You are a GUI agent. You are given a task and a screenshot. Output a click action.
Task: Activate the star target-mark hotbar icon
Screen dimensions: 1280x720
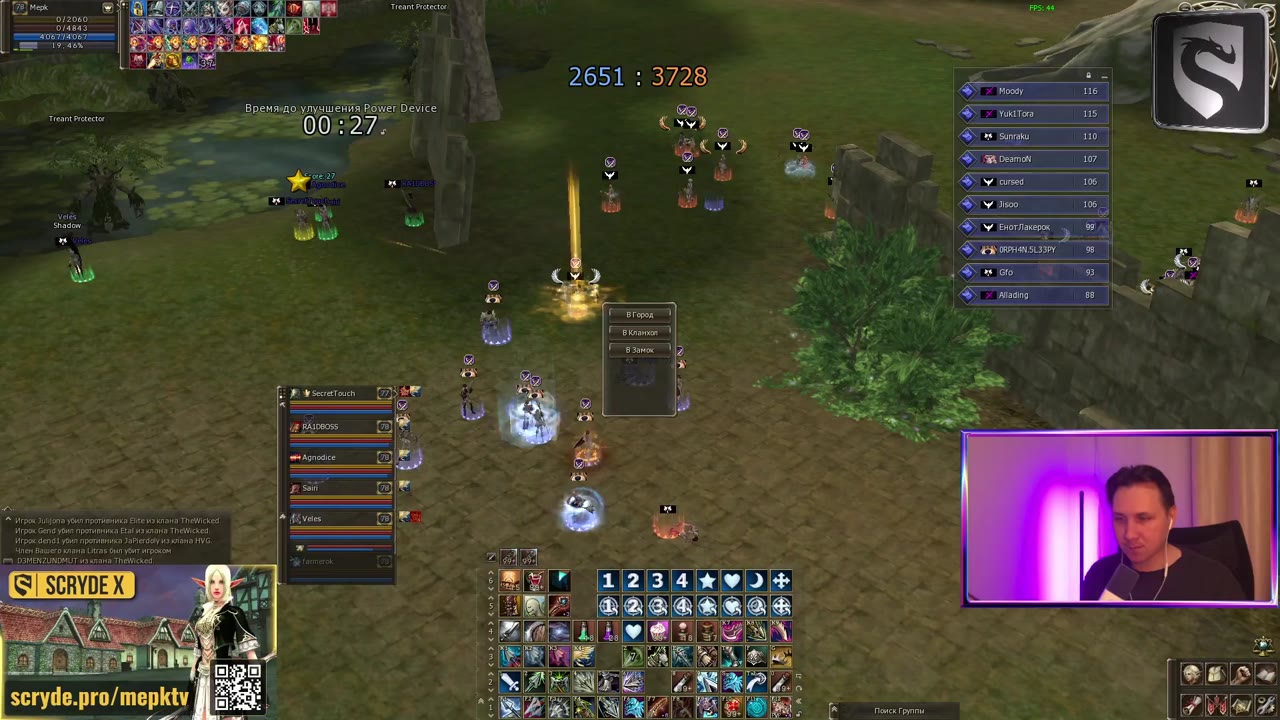pyautogui.click(x=707, y=581)
